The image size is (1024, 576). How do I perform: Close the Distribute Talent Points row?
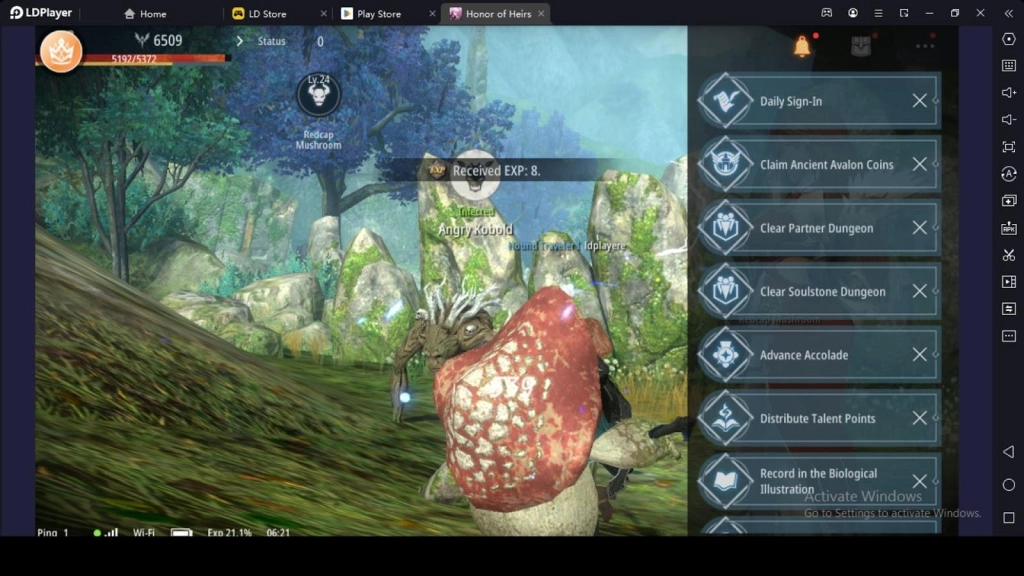tap(919, 419)
